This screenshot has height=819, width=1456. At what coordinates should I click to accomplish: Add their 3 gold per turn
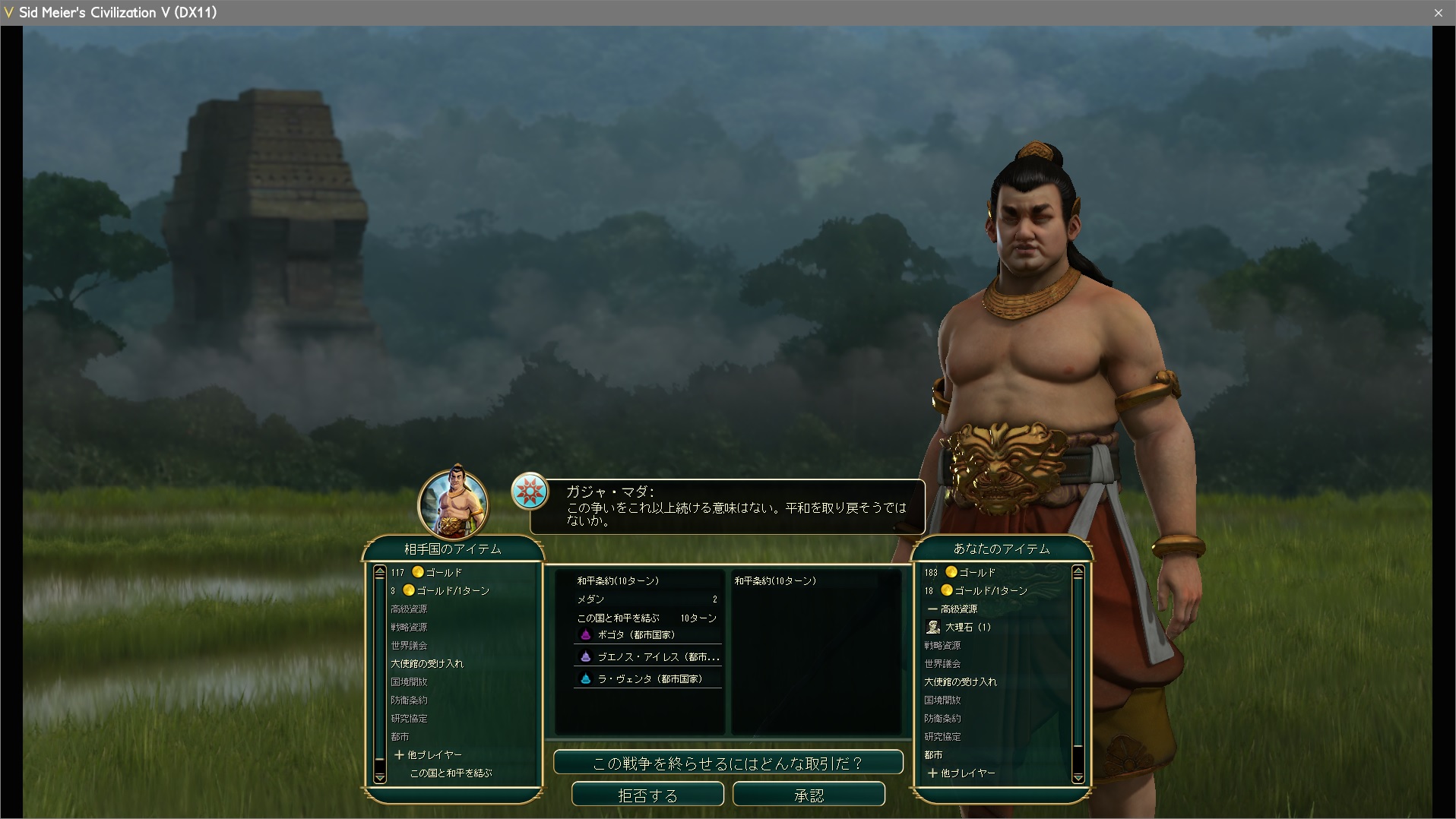click(448, 590)
